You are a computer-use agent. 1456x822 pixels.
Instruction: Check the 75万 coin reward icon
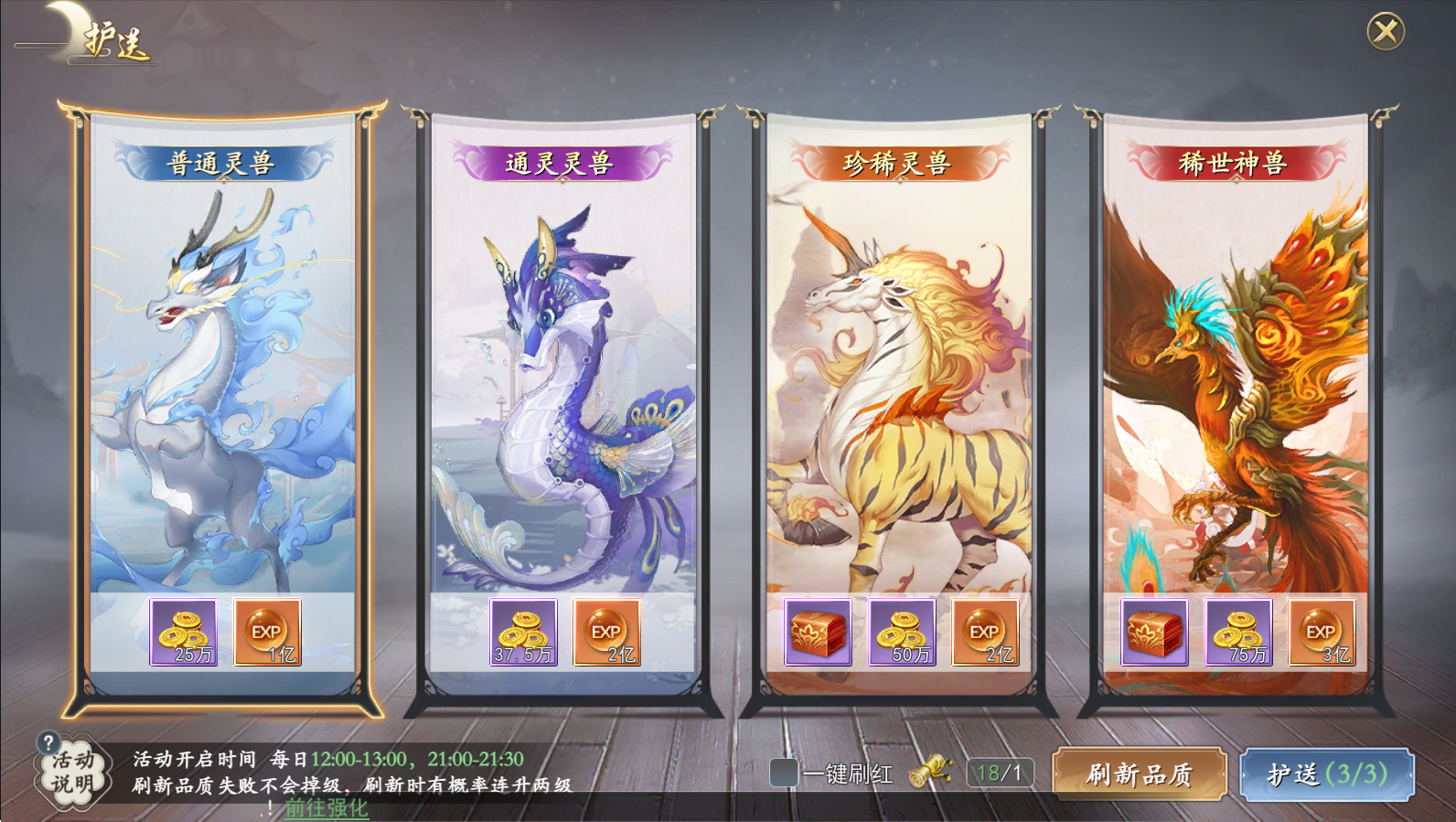click(1237, 632)
